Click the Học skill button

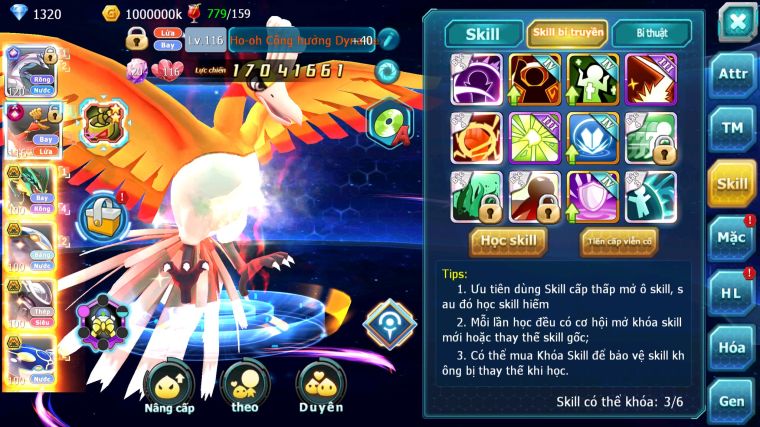(x=509, y=241)
